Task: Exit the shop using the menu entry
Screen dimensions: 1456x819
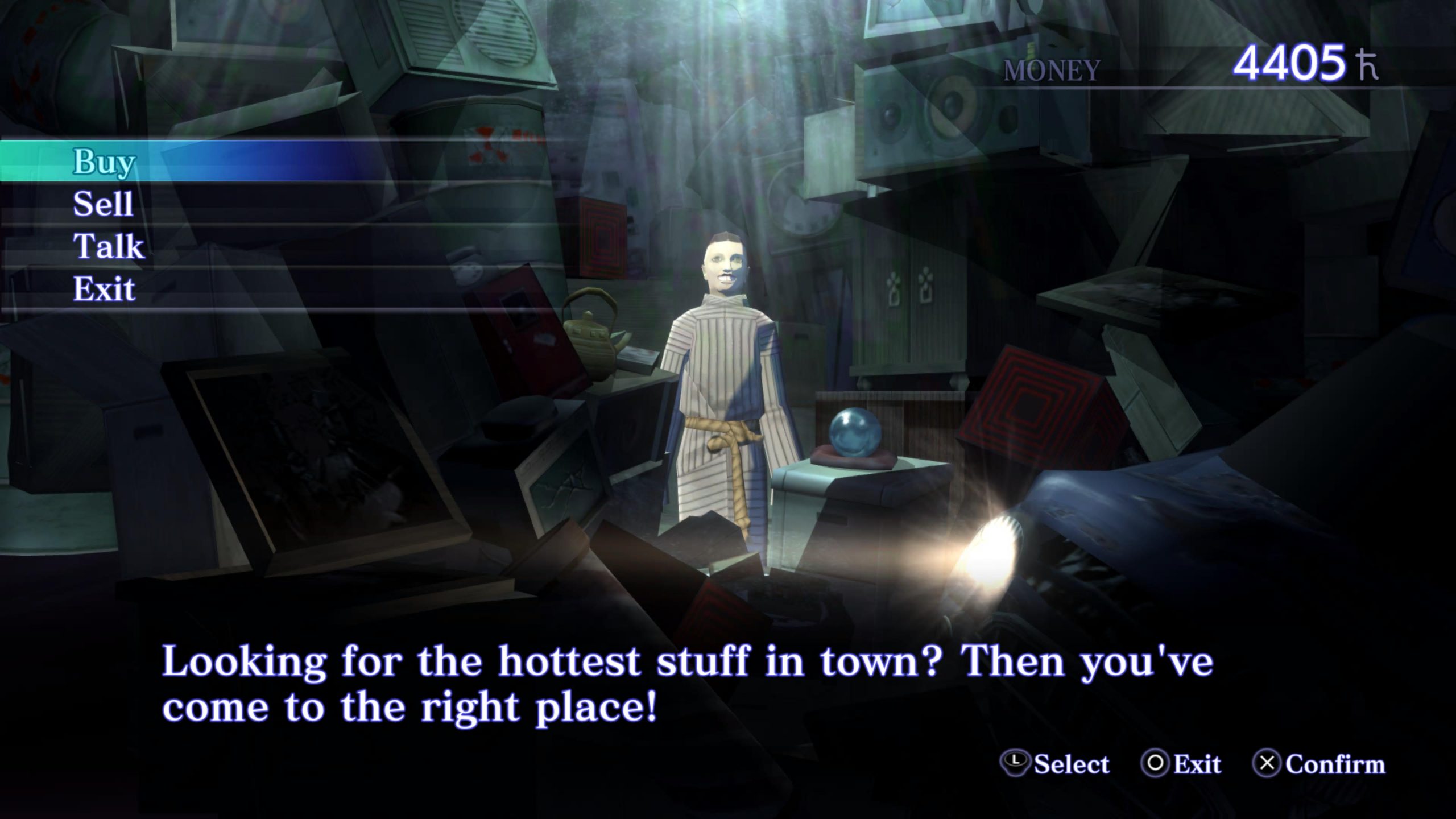Action: click(104, 289)
